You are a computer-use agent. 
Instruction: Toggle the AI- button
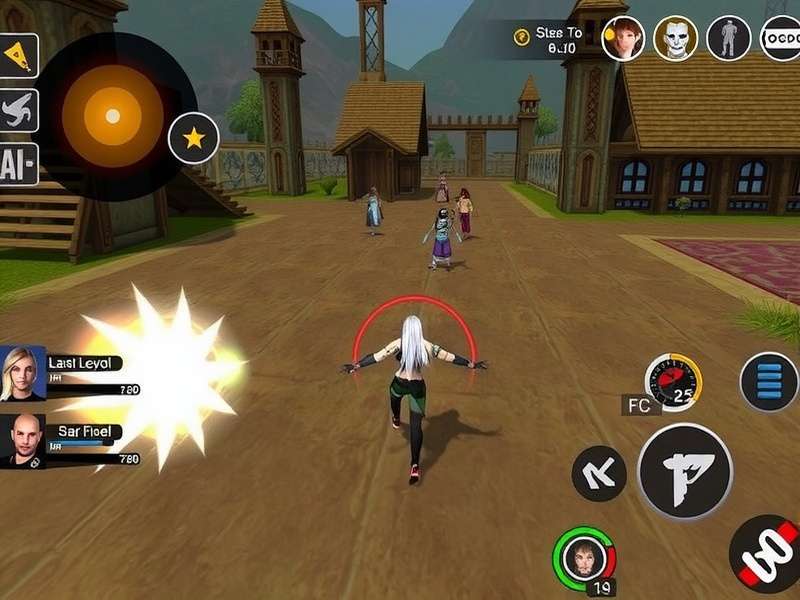point(18,164)
